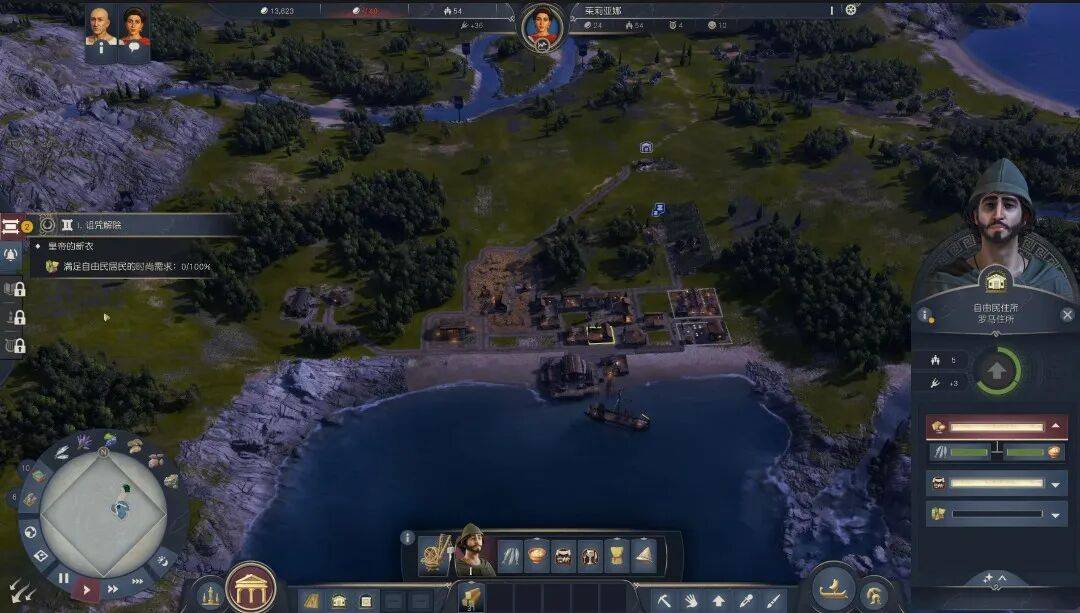
Task: Set game to normal play speed
Action: tap(87, 589)
